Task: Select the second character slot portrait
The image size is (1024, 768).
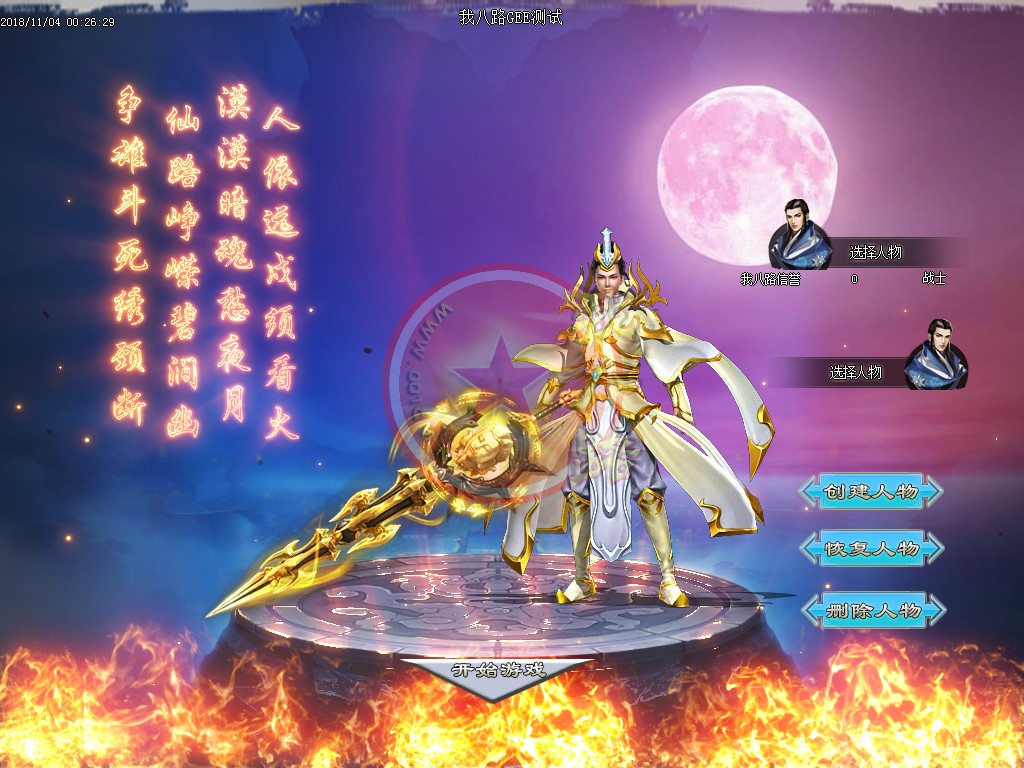Action: click(x=936, y=356)
